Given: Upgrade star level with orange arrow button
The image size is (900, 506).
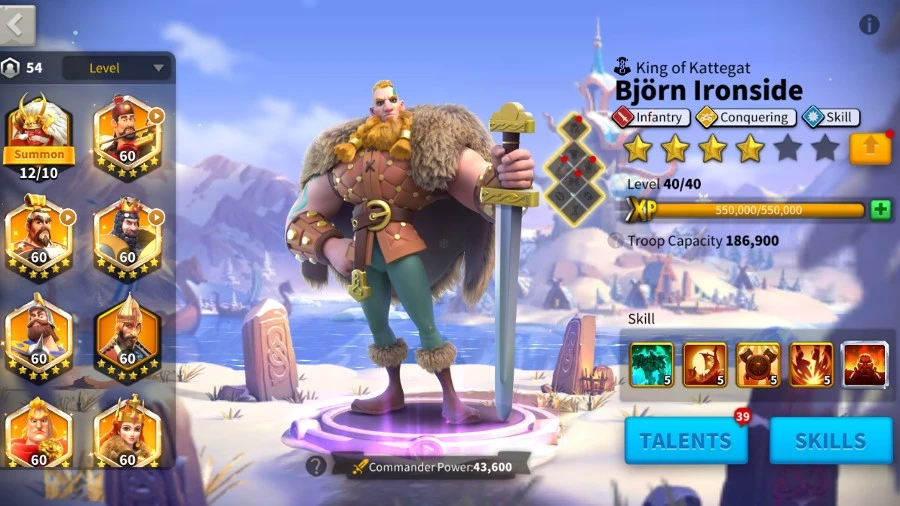Looking at the screenshot, I should tap(870, 149).
